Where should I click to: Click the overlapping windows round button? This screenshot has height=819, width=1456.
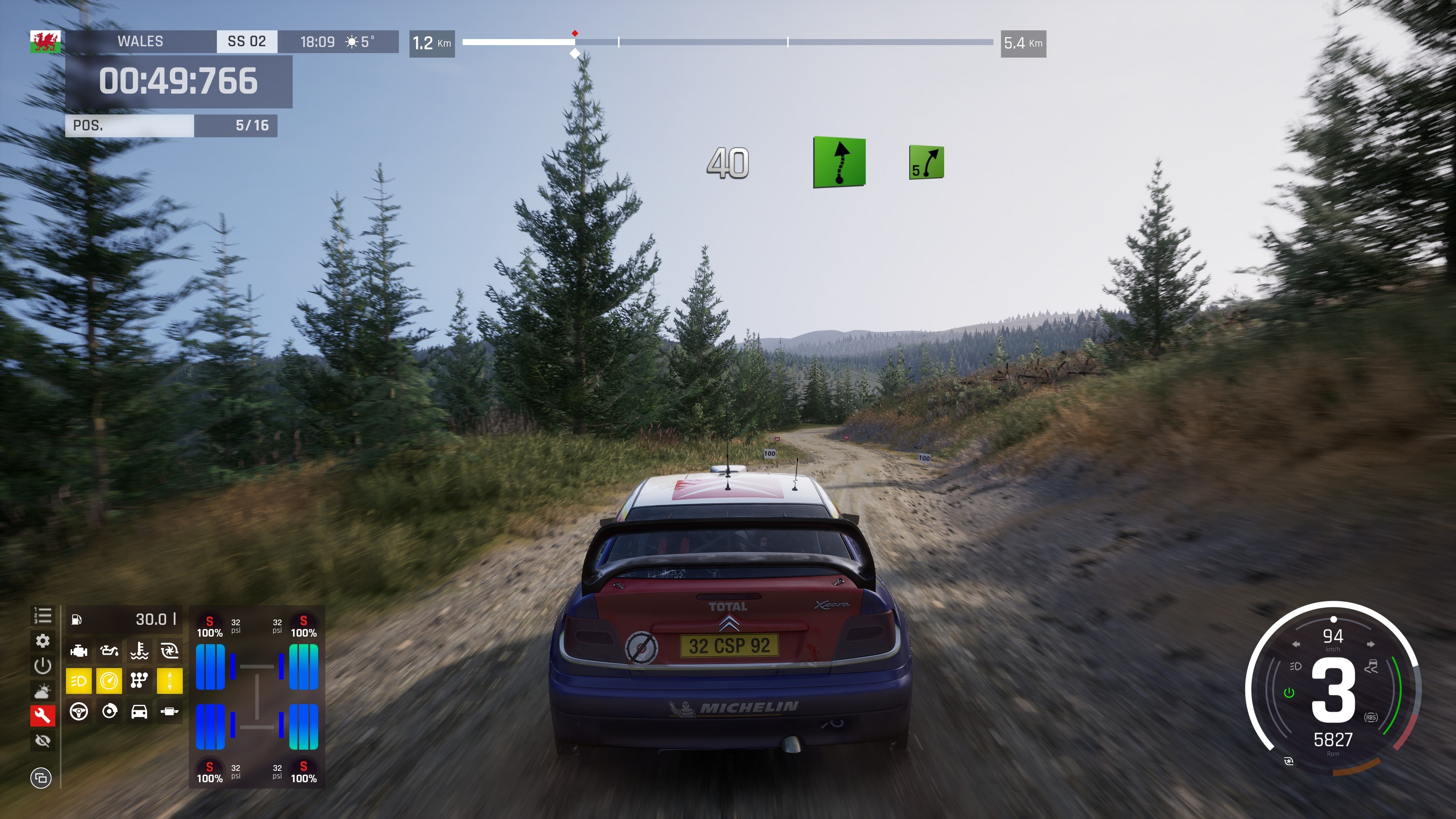[x=41, y=778]
